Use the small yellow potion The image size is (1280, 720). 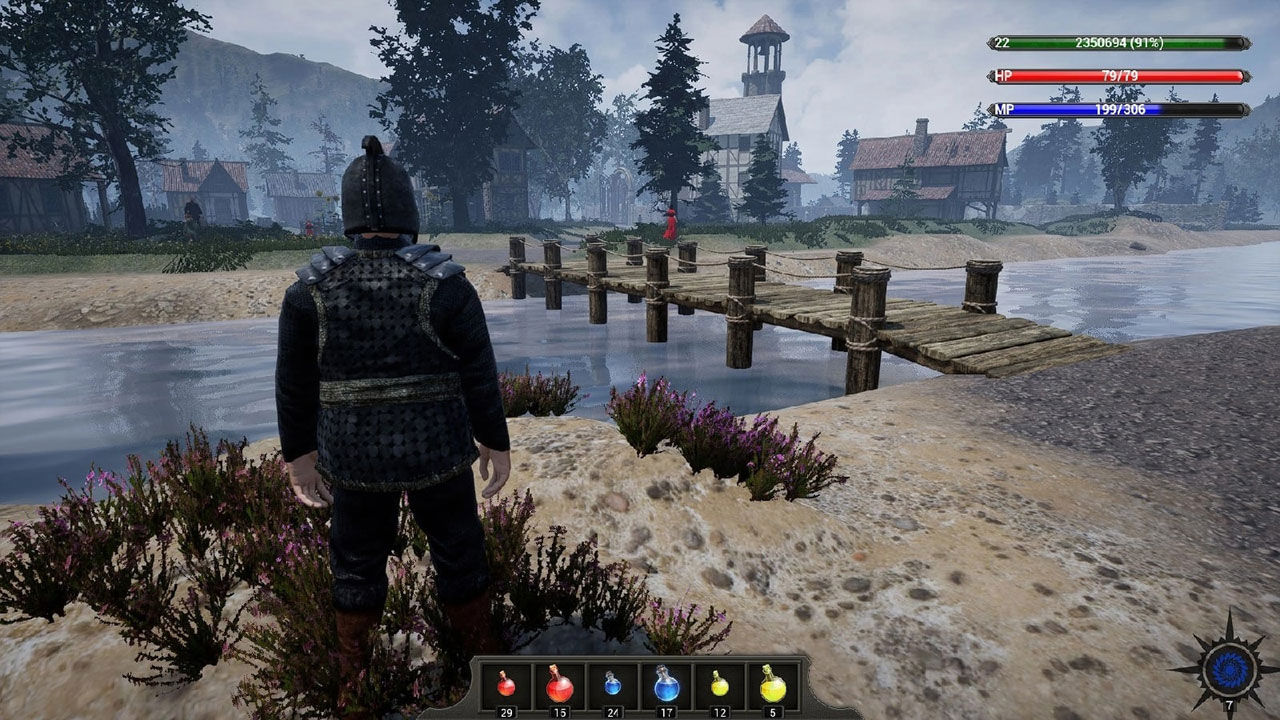click(720, 684)
